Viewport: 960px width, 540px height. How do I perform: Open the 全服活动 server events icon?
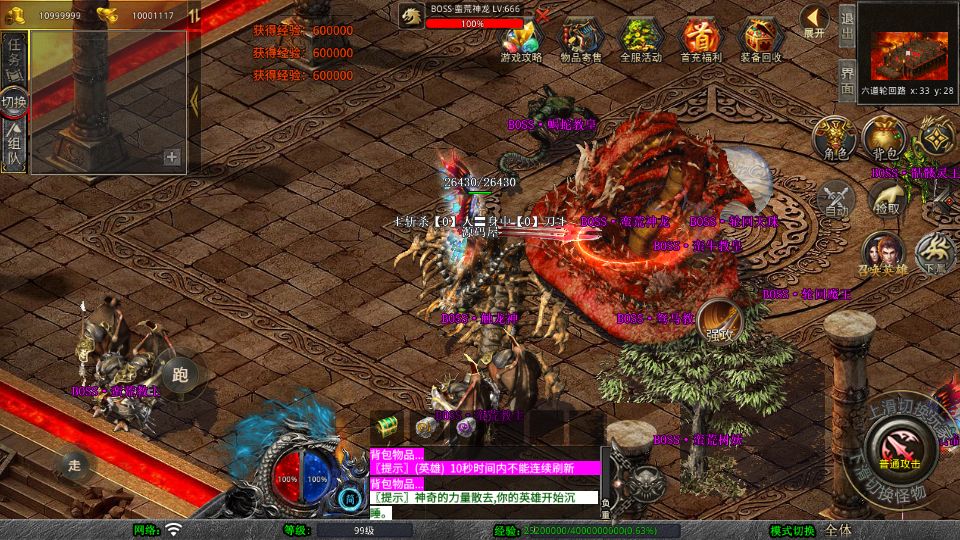(641, 39)
